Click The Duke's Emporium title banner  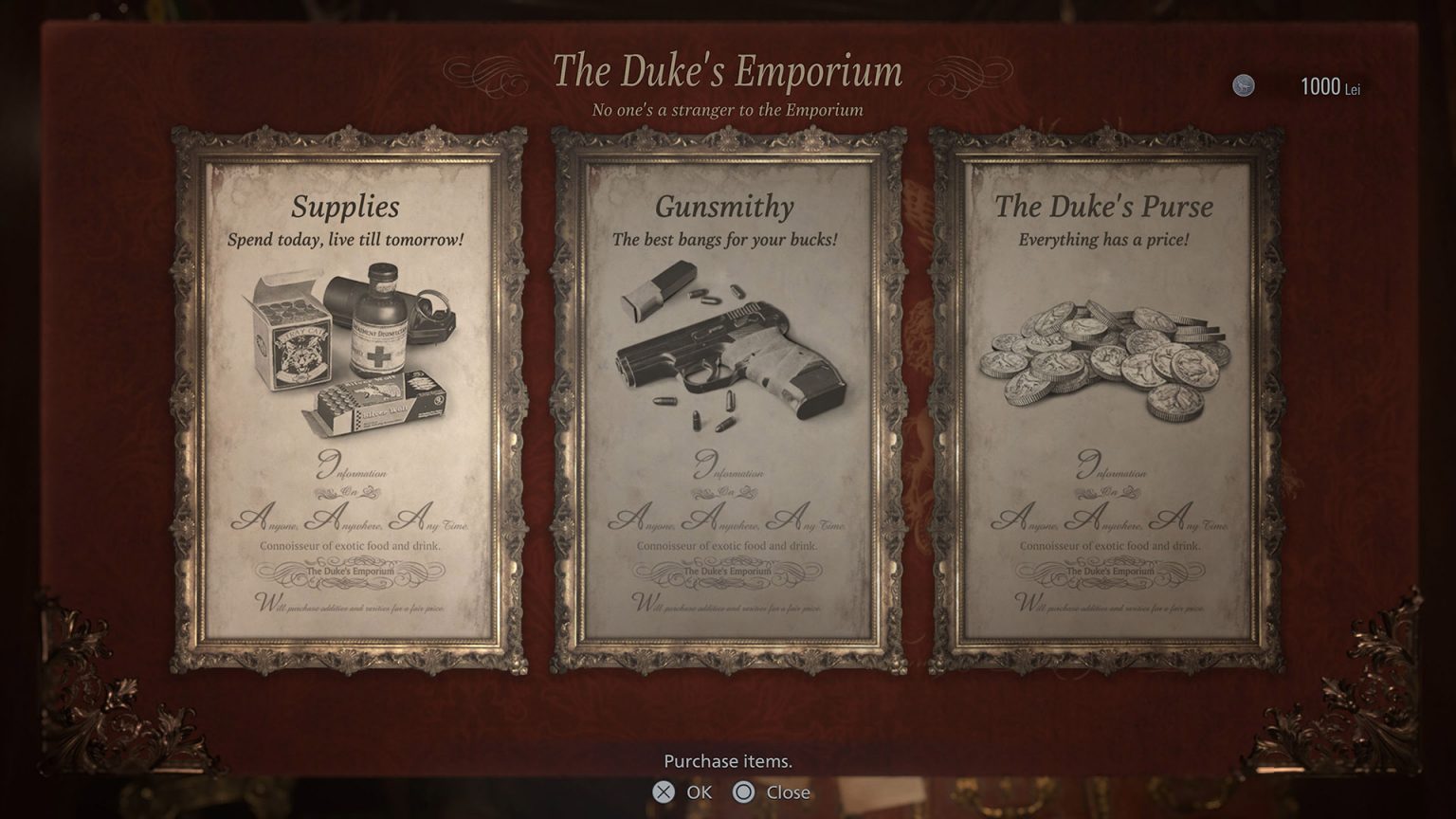[727, 70]
